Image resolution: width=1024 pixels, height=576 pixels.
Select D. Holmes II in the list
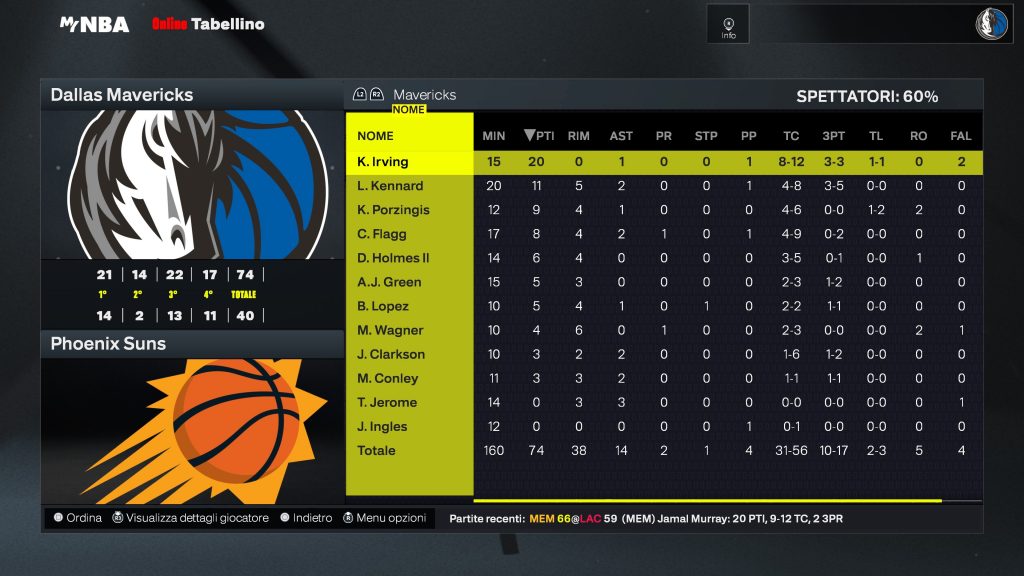393,258
